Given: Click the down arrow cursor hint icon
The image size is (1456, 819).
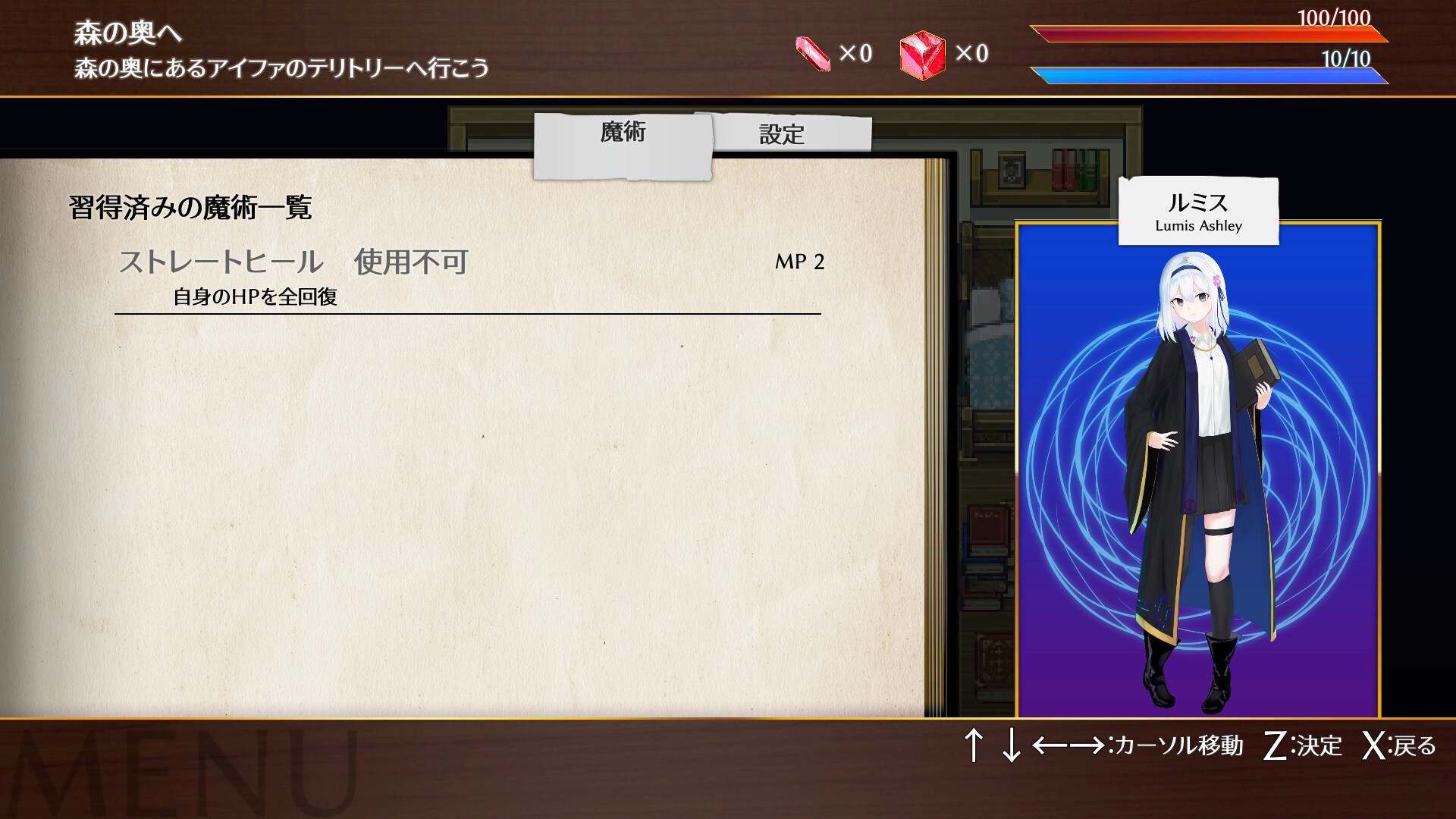Looking at the screenshot, I should (x=1012, y=747).
